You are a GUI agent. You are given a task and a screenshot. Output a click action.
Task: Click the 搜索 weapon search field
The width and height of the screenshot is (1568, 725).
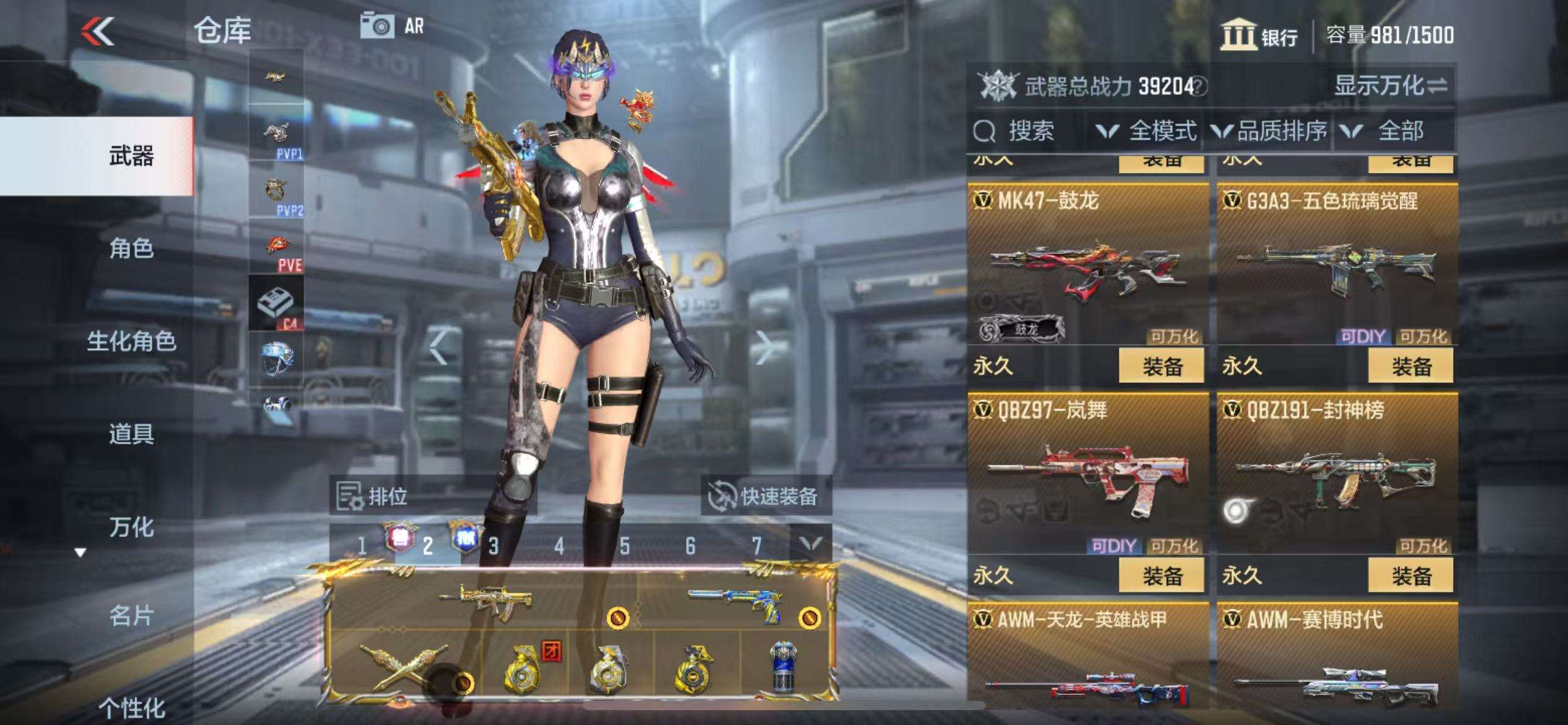tap(1029, 131)
